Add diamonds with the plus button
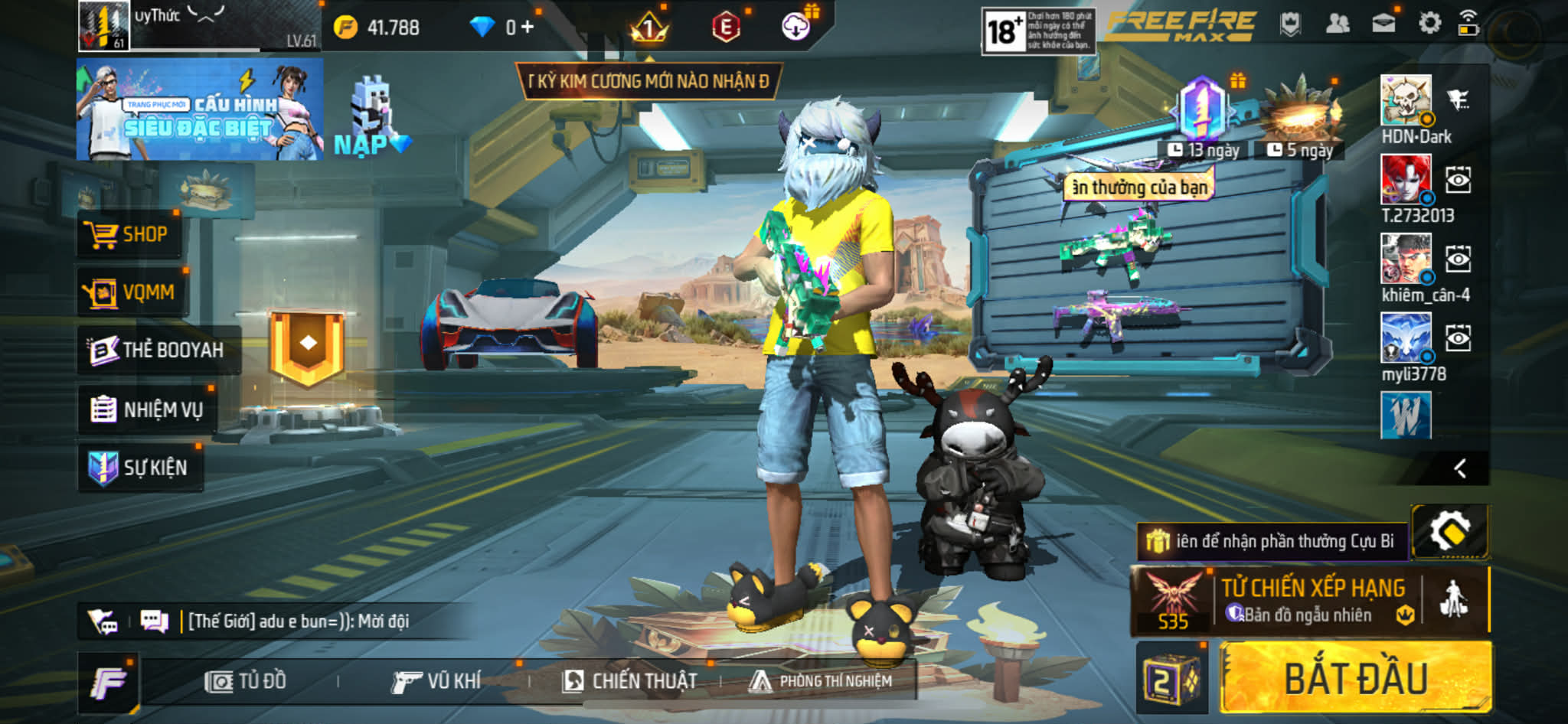This screenshot has height=724, width=1568. (527, 28)
